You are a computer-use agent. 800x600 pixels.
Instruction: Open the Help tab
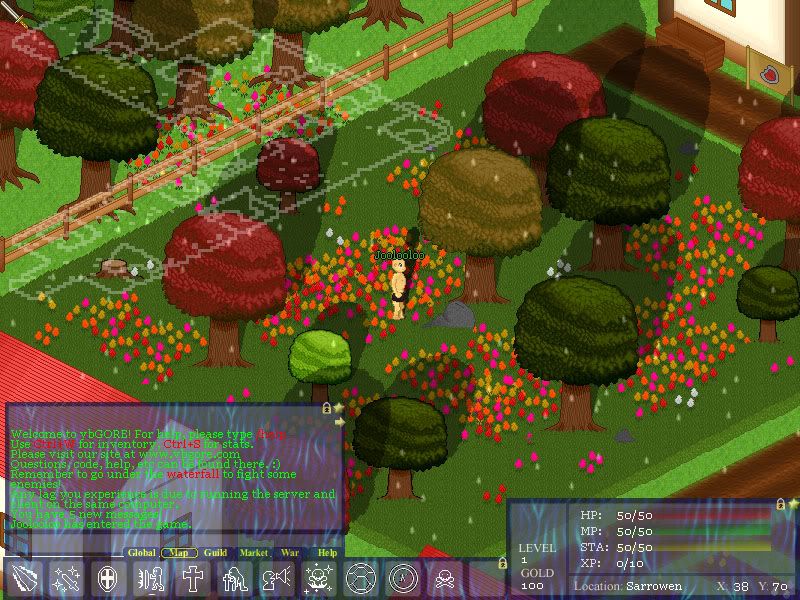[x=327, y=552]
